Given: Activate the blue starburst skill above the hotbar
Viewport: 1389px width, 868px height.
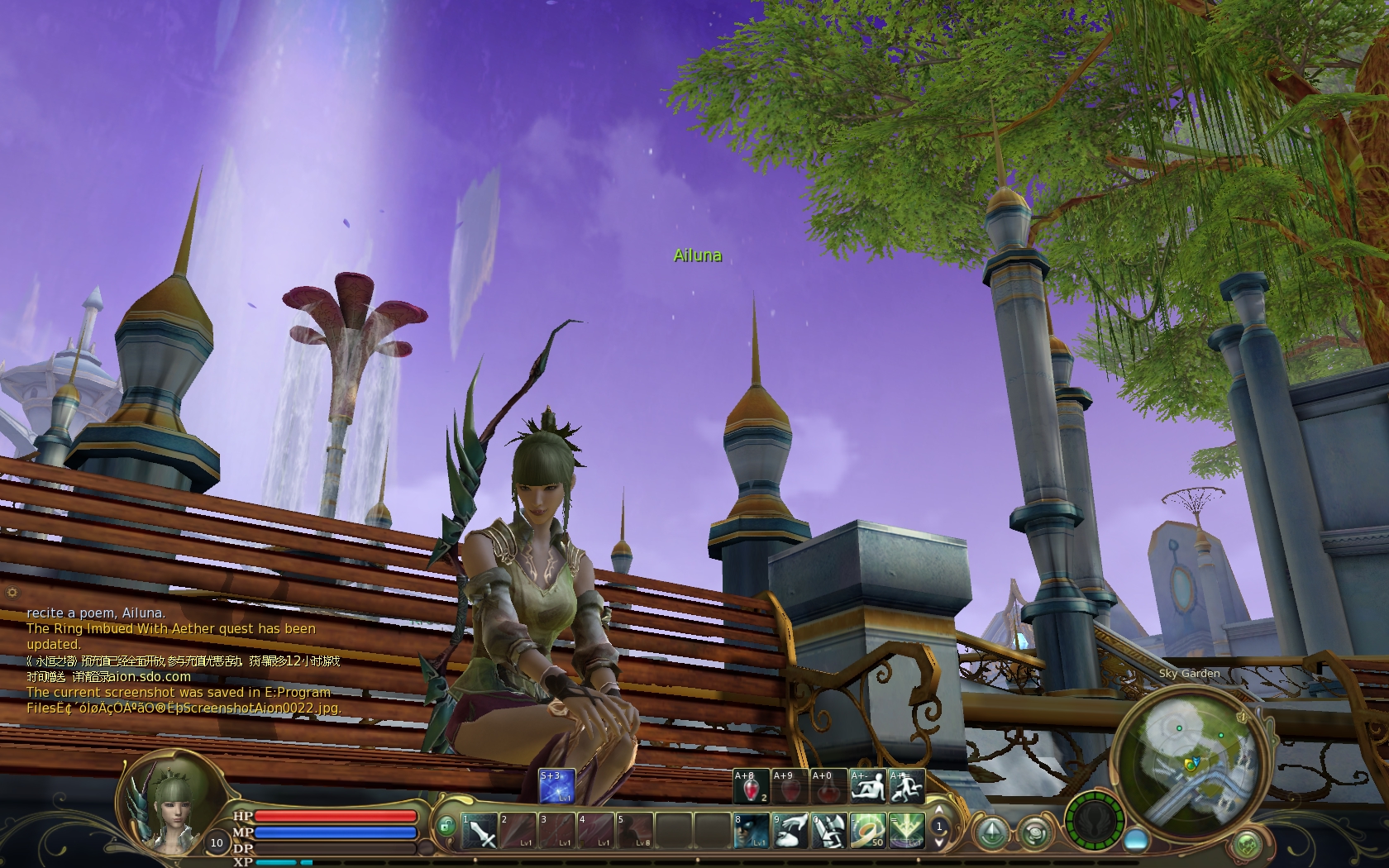Looking at the screenshot, I should tap(556, 787).
